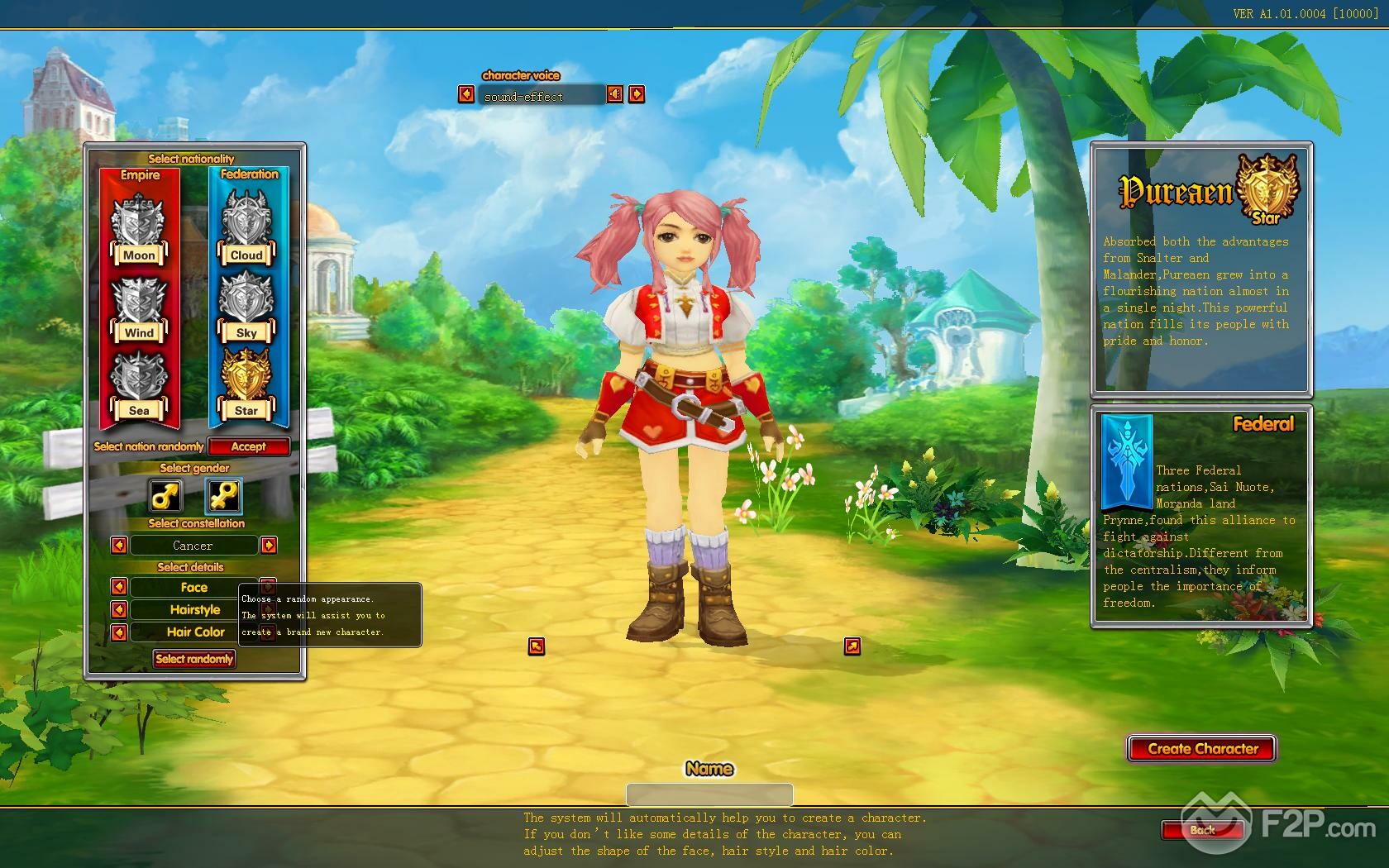Switch to the next character voice
The image size is (1389, 868).
click(637, 94)
